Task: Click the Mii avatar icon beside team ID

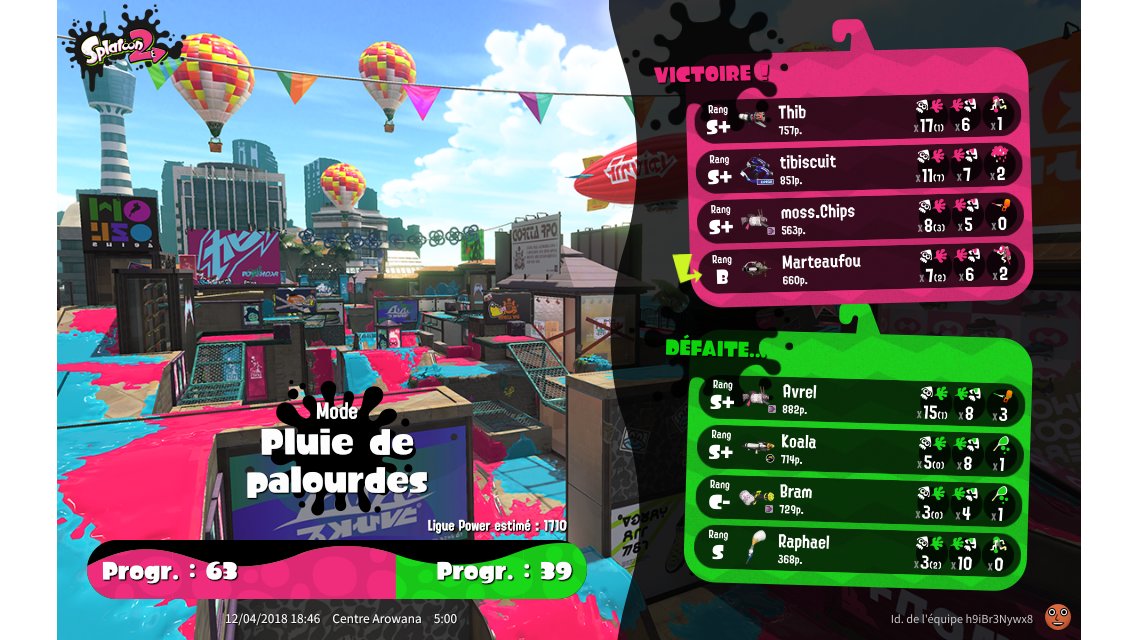Action: pyautogui.click(x=1057, y=616)
